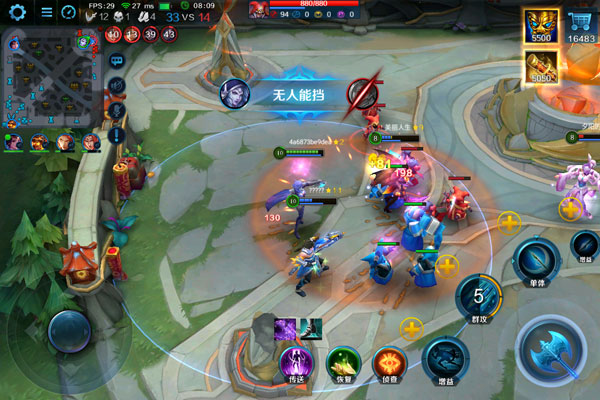Image resolution: width=600 pixels, height=400 pixels.
Task: Toggle the microphone voice button
Action: (x=115, y=110)
